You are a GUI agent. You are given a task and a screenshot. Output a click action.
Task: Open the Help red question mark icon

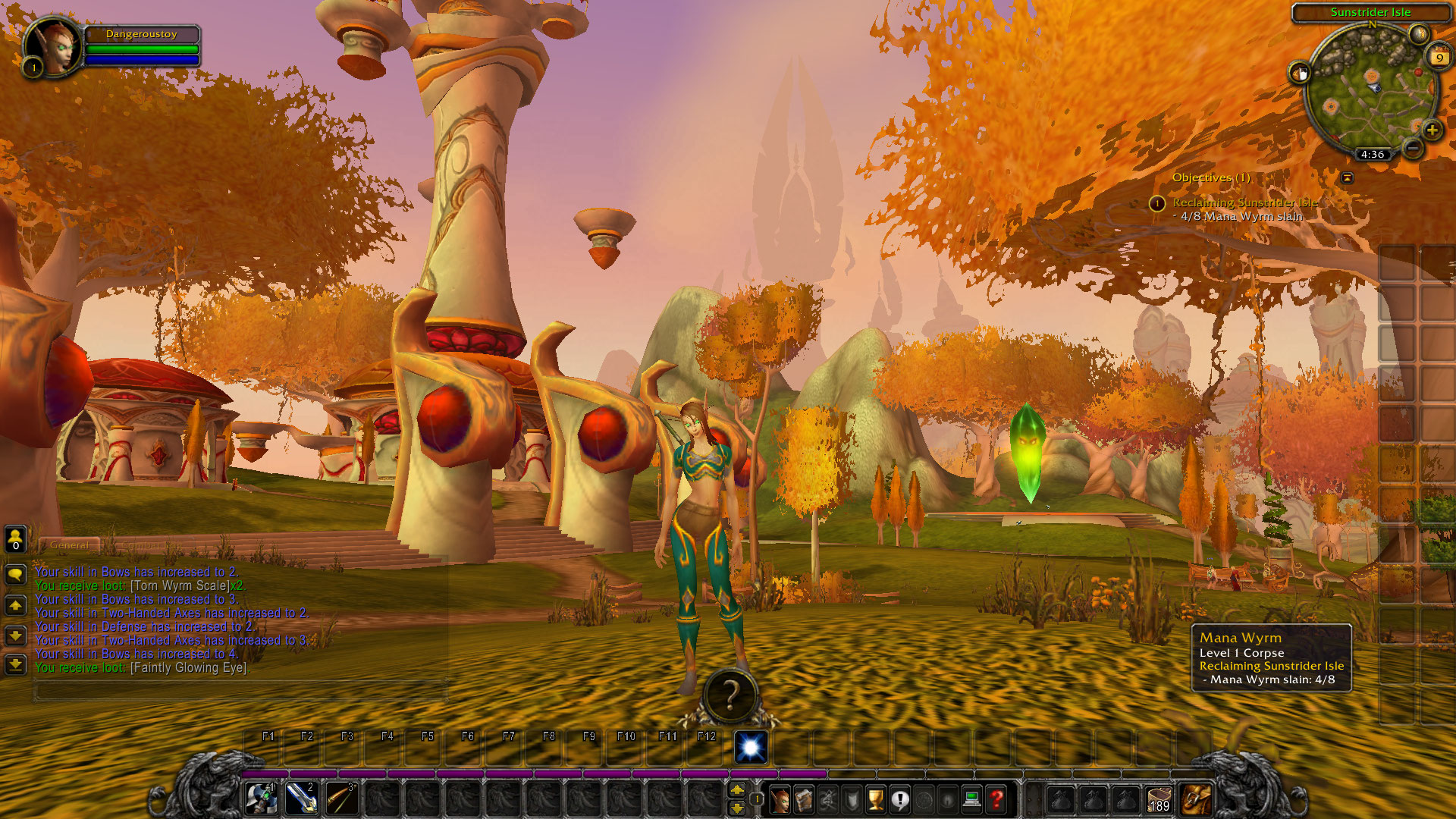tap(996, 798)
